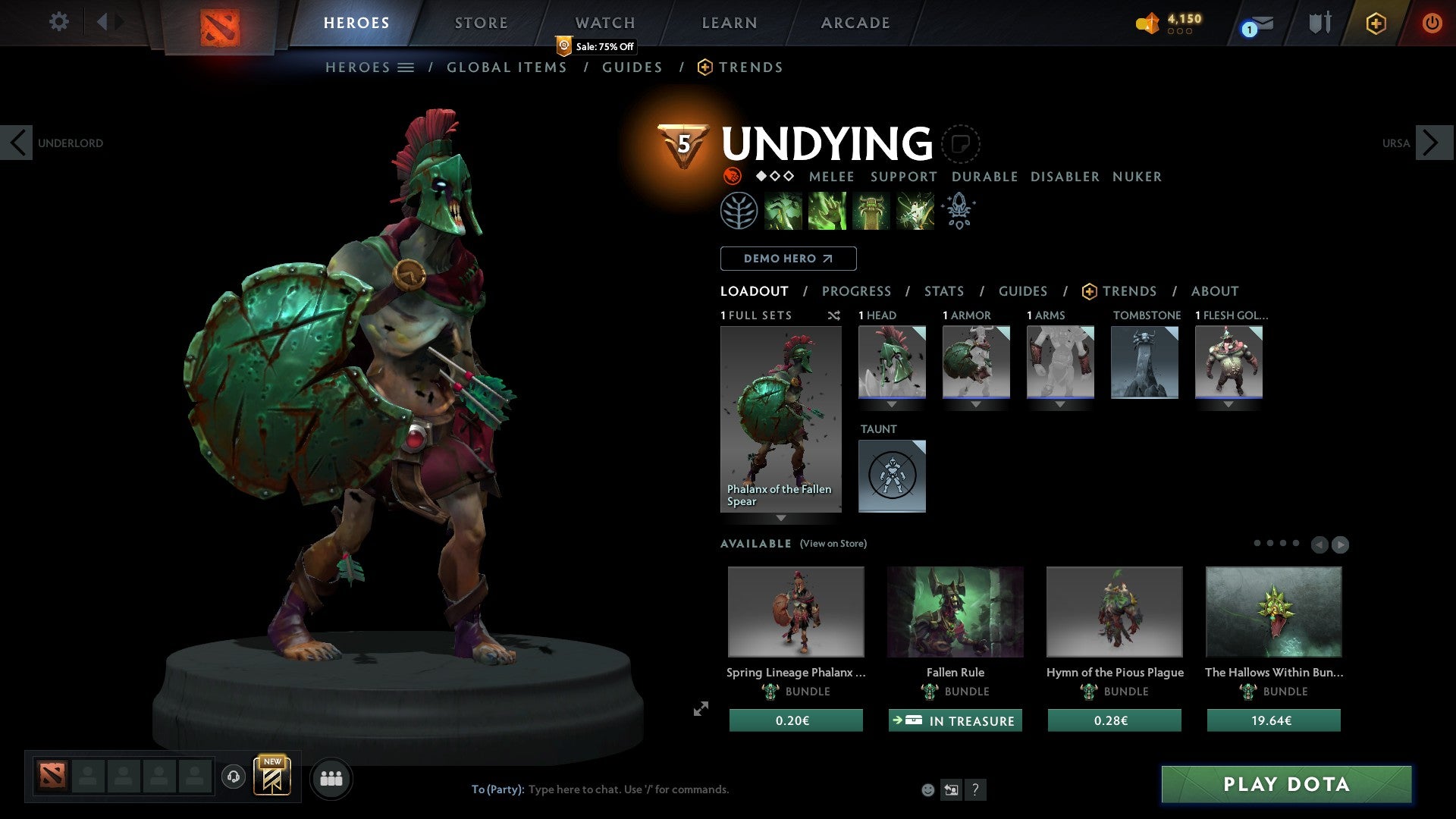Image resolution: width=1456 pixels, height=819 pixels.
Task: Click the armory shield-and-sword icon
Action: (x=1319, y=23)
